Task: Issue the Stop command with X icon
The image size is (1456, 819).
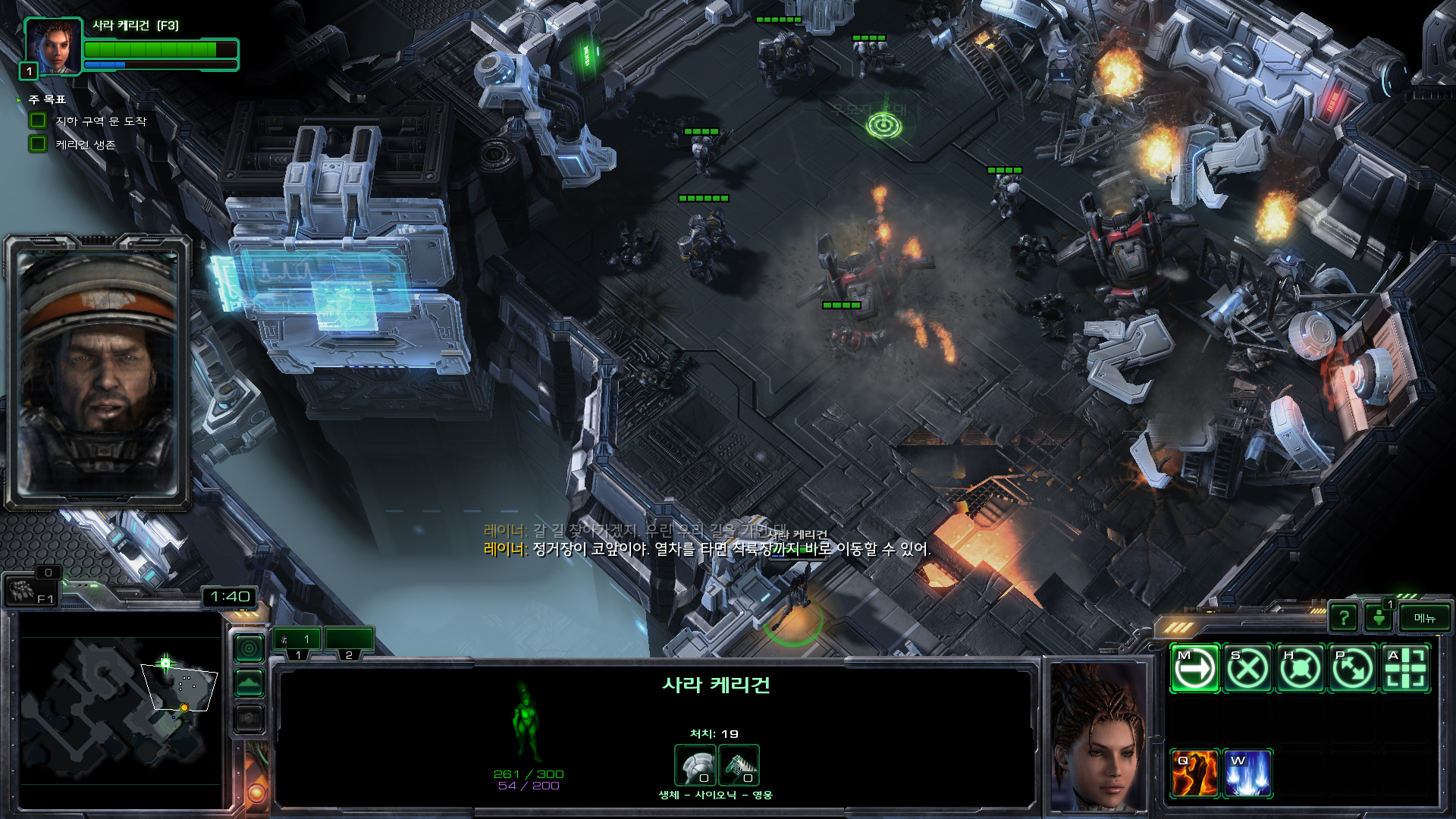Action: [1247, 669]
